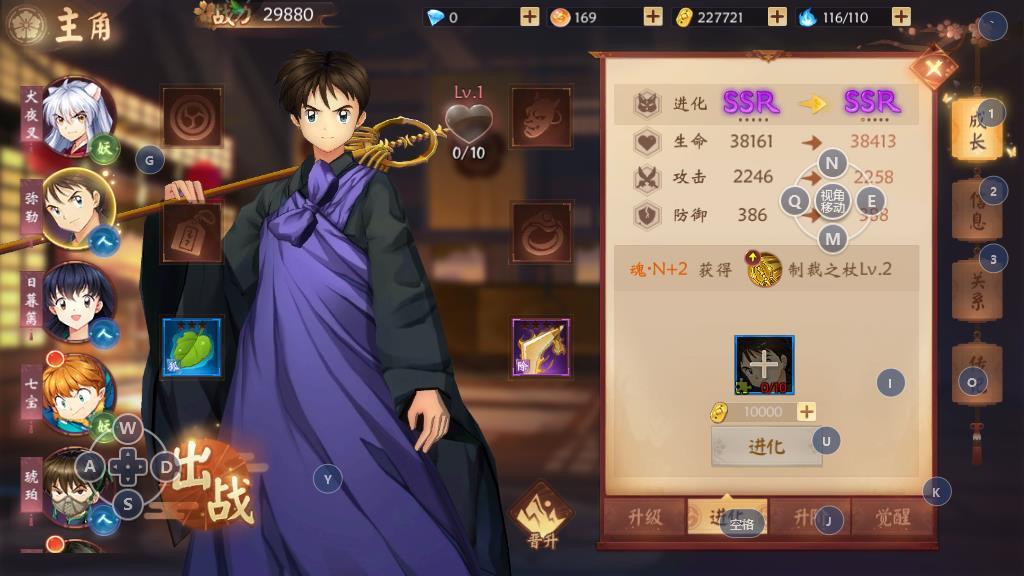Close the character upgrade panel

934,68
